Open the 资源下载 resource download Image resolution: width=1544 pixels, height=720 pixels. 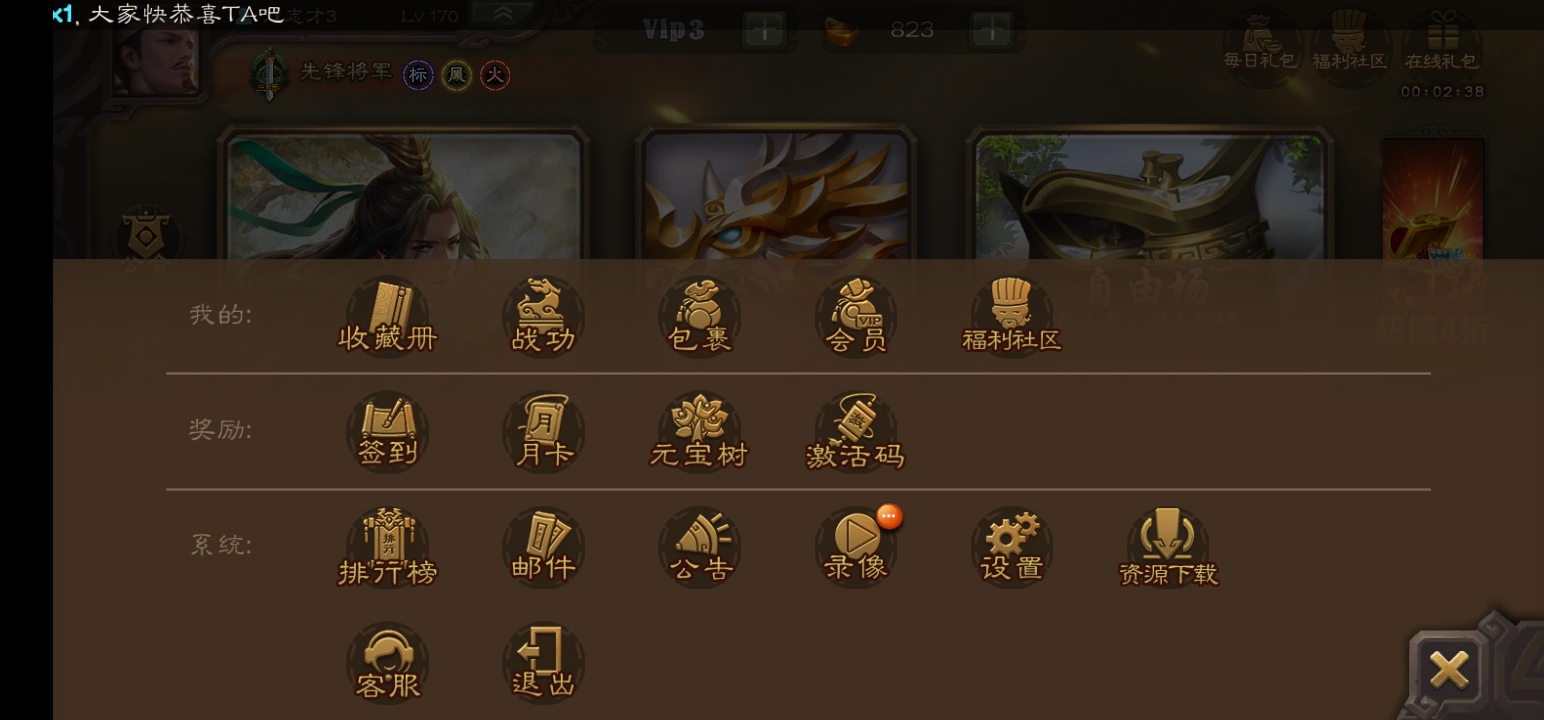coord(1168,547)
